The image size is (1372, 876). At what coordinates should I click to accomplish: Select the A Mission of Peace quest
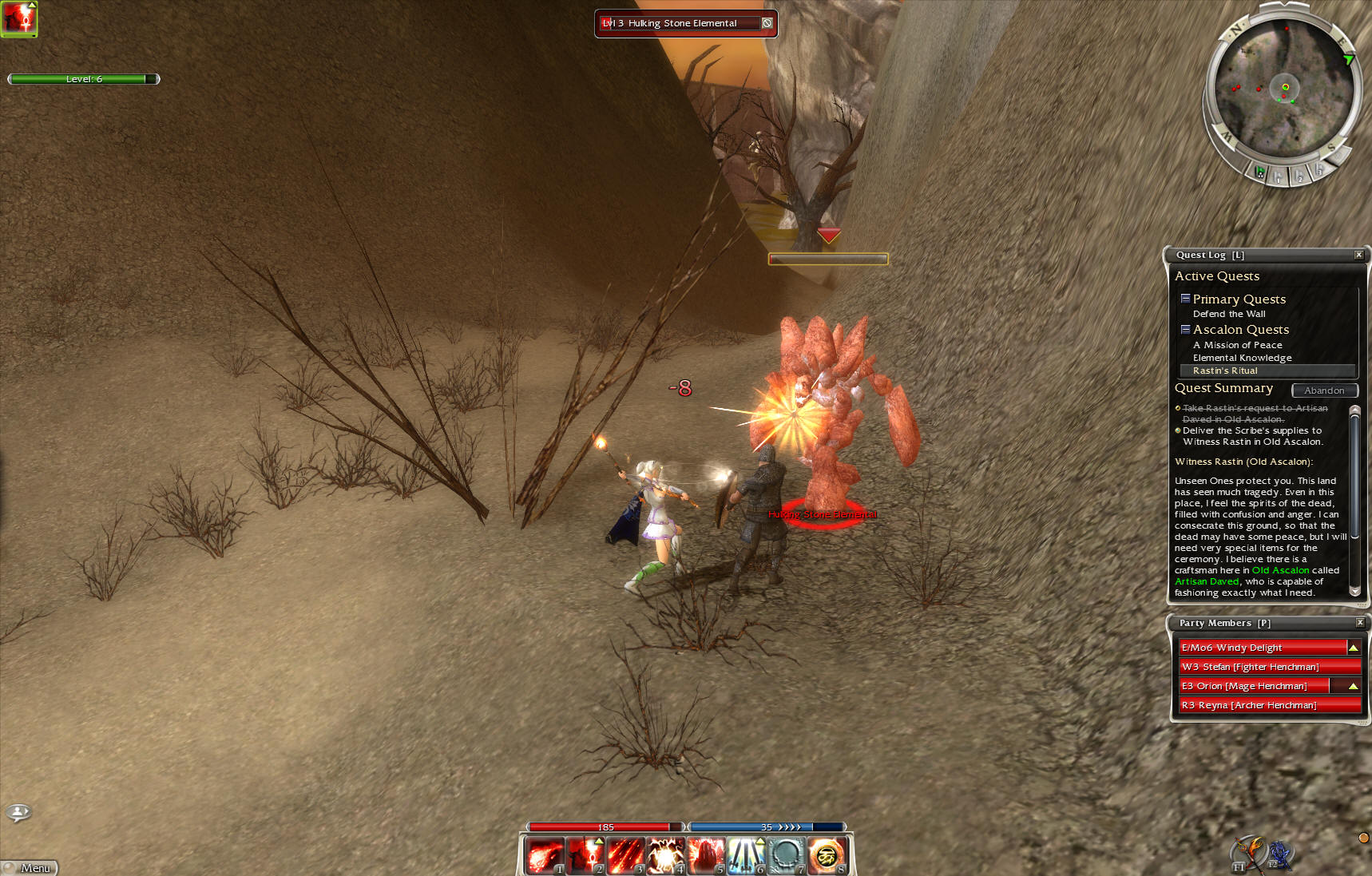[x=1237, y=345]
